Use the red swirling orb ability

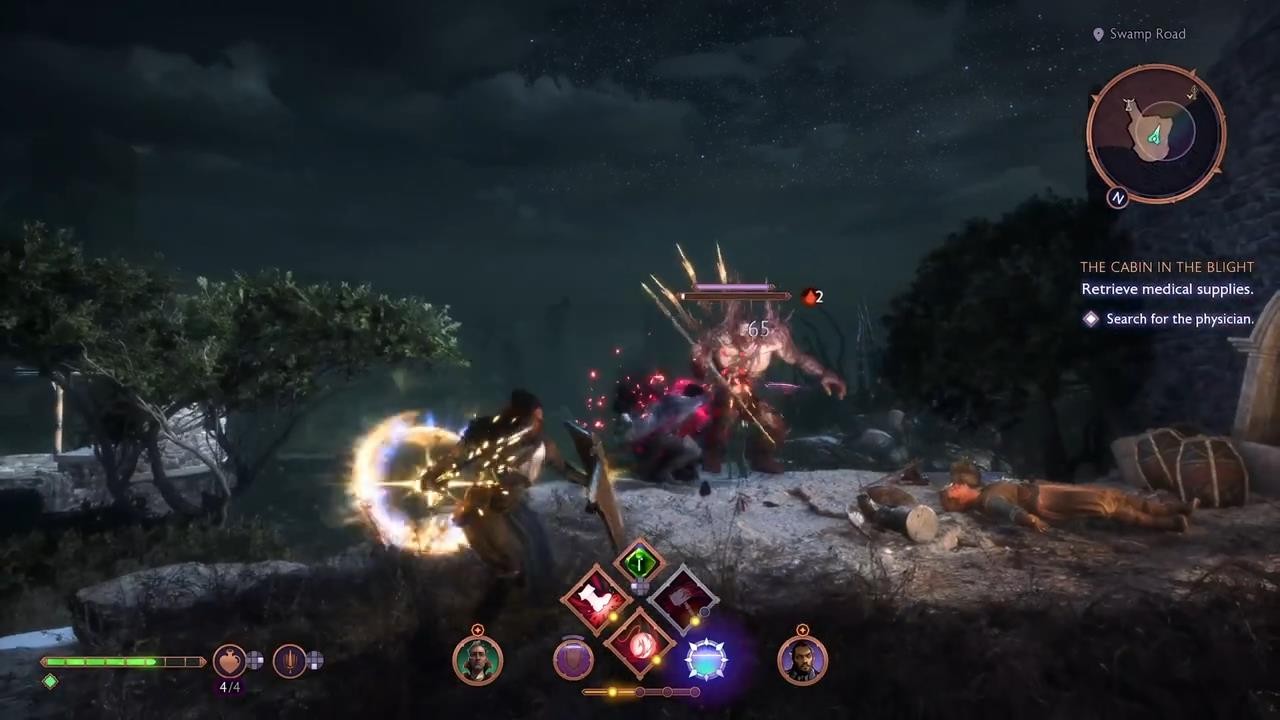pyautogui.click(x=640, y=644)
